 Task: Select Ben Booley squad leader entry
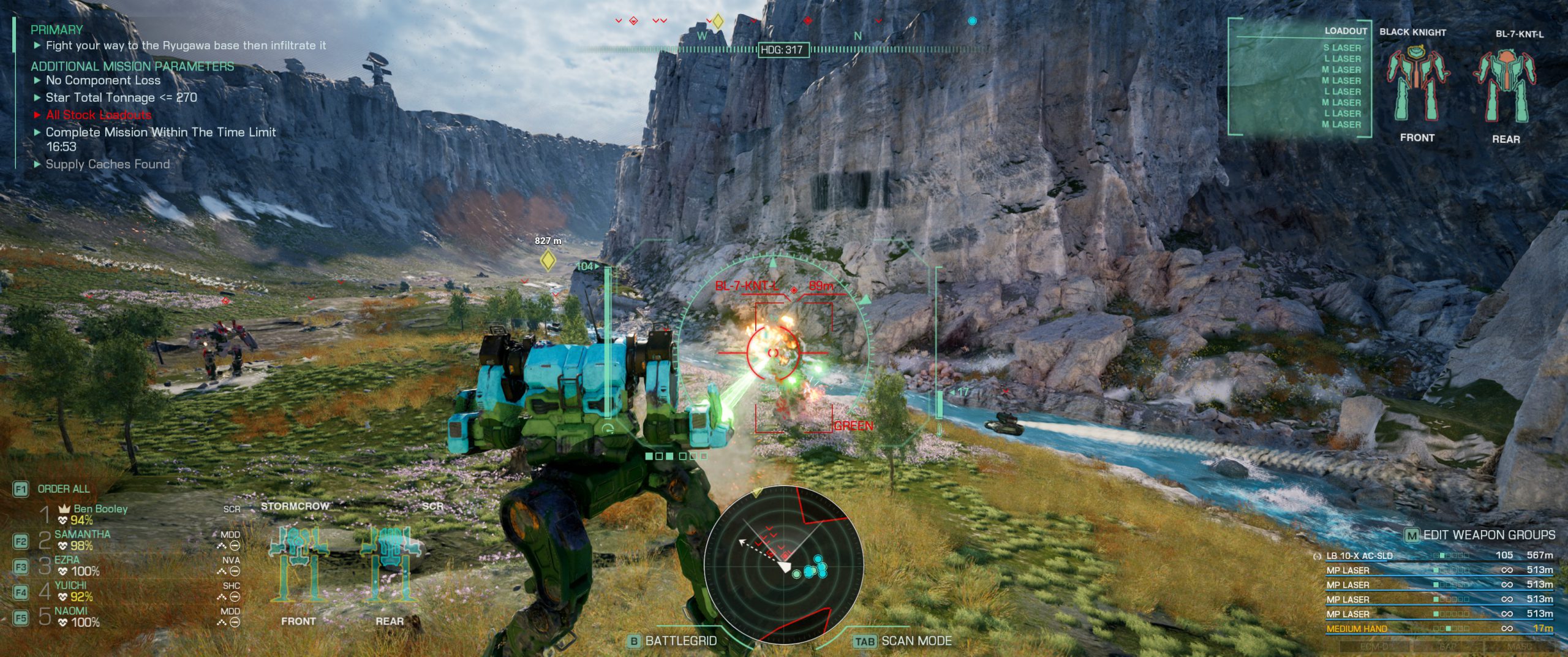click(x=100, y=509)
